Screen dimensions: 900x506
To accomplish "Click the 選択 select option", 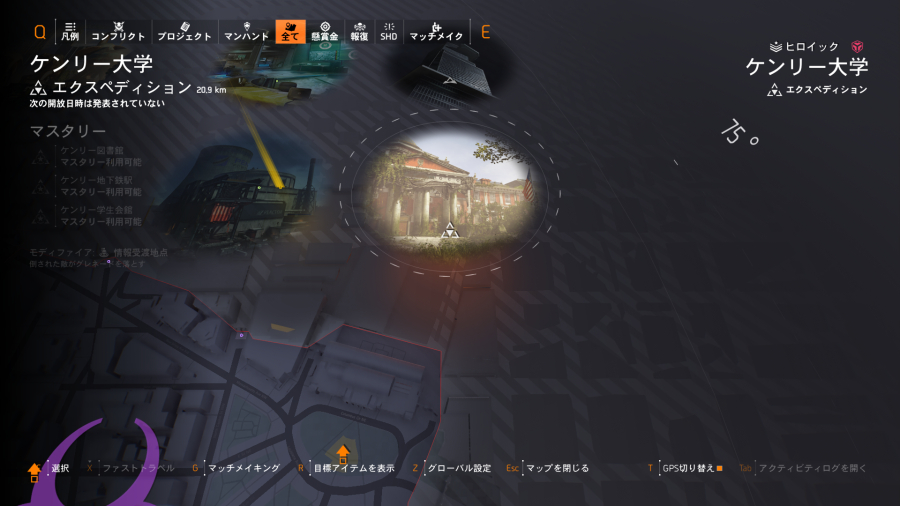I will 60,468.
